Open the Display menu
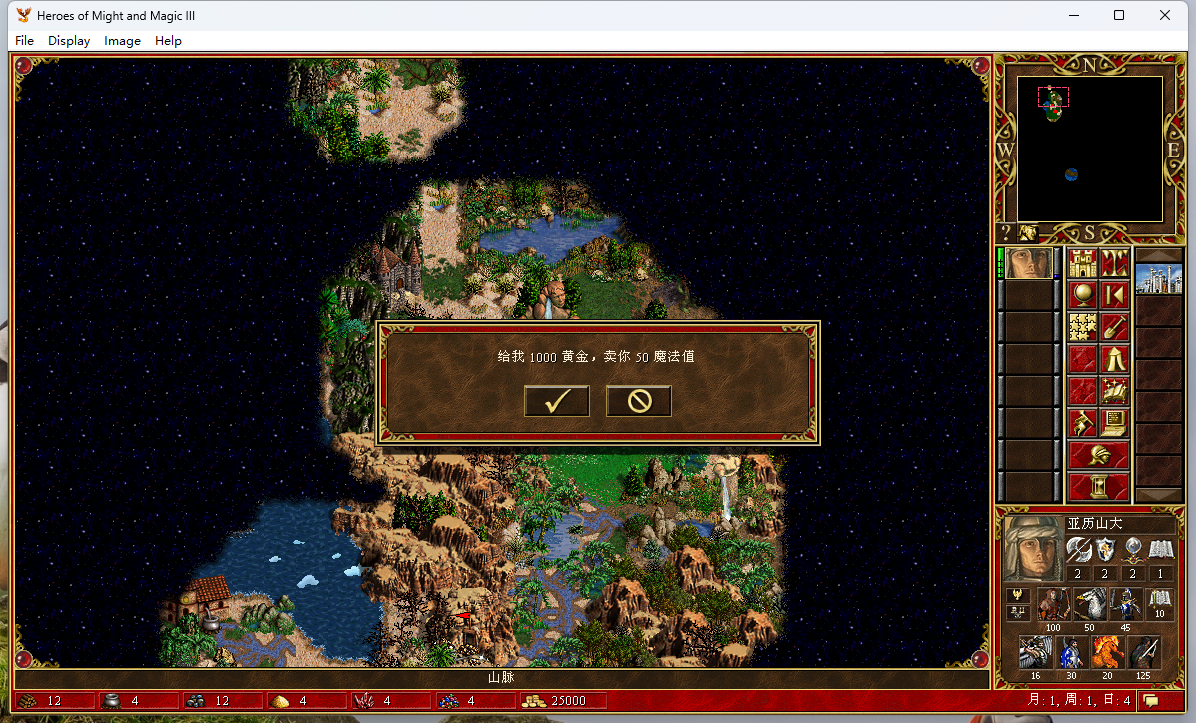The height and width of the screenshot is (723, 1196). [x=69, y=41]
